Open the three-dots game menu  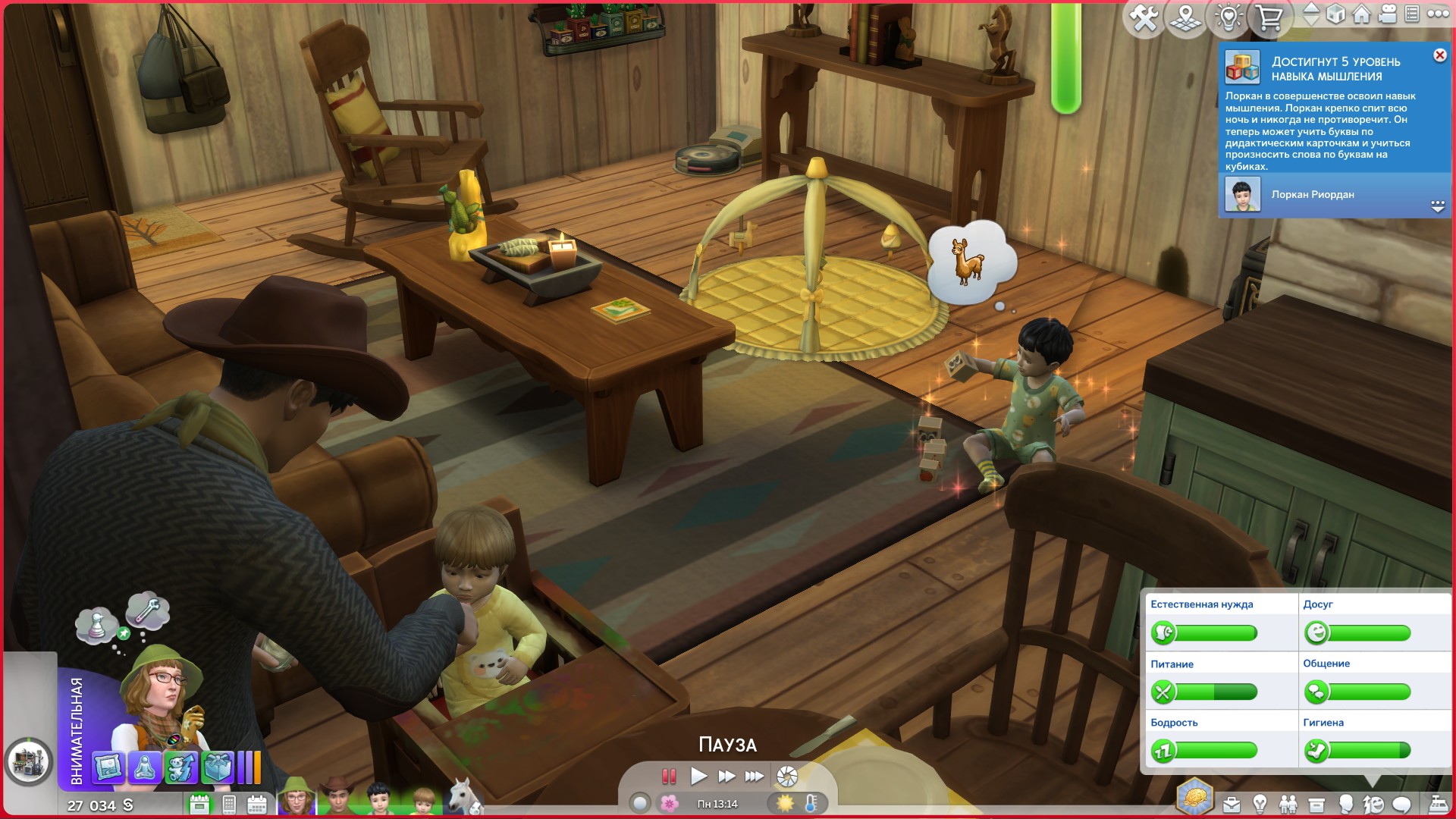coord(1438,14)
